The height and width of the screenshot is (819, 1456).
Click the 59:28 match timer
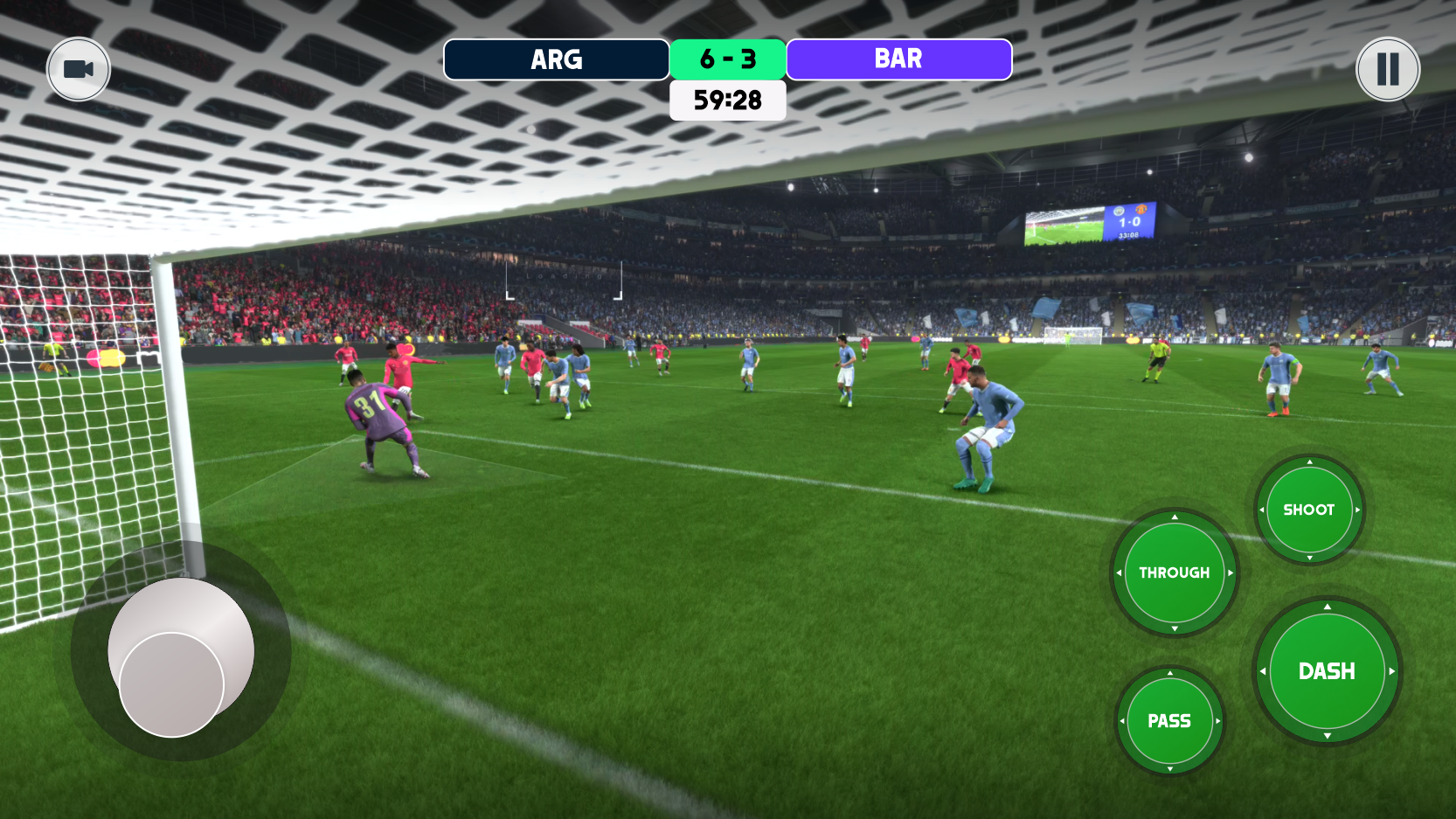click(x=727, y=101)
